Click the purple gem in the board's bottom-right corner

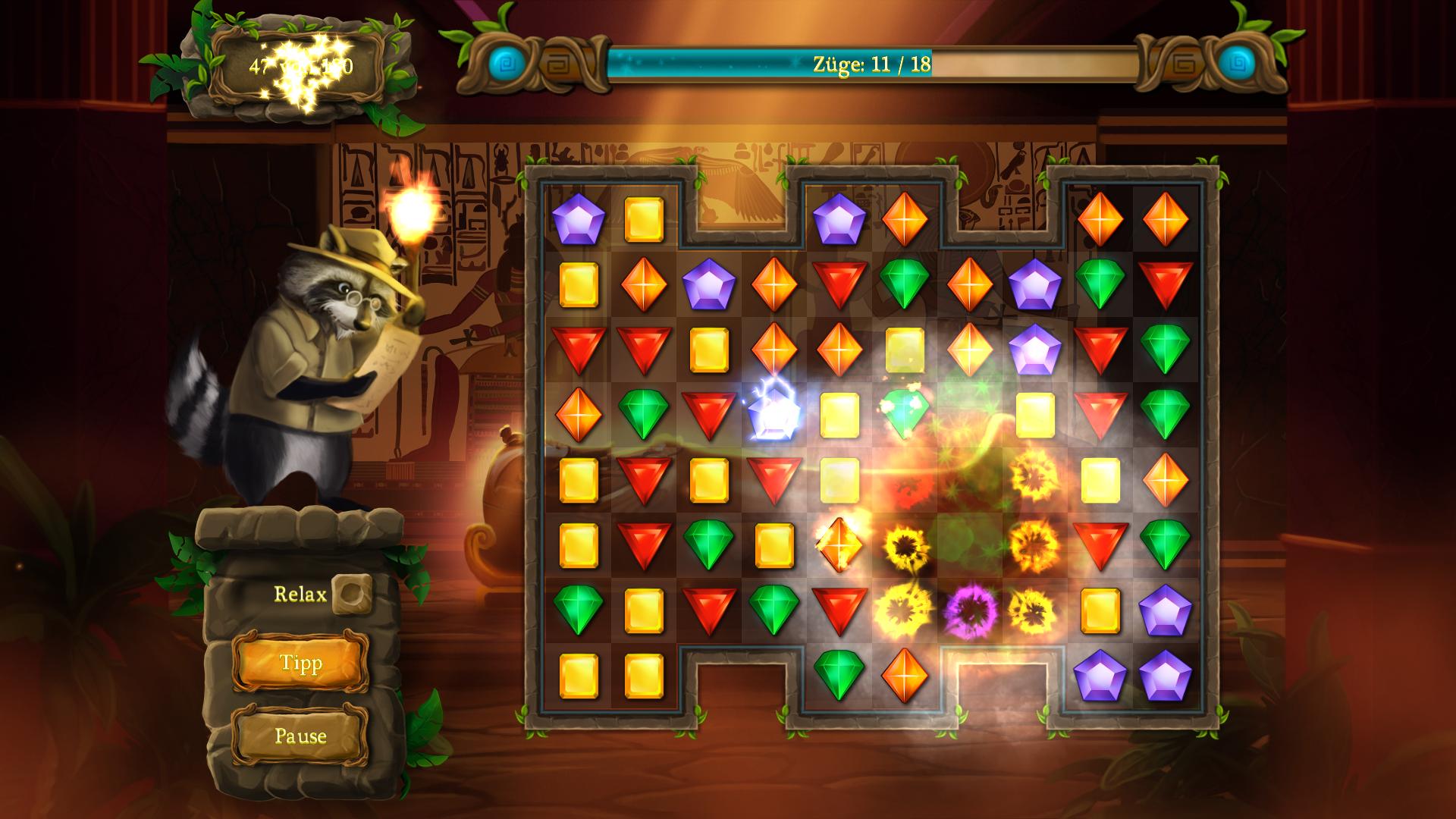1165,675
